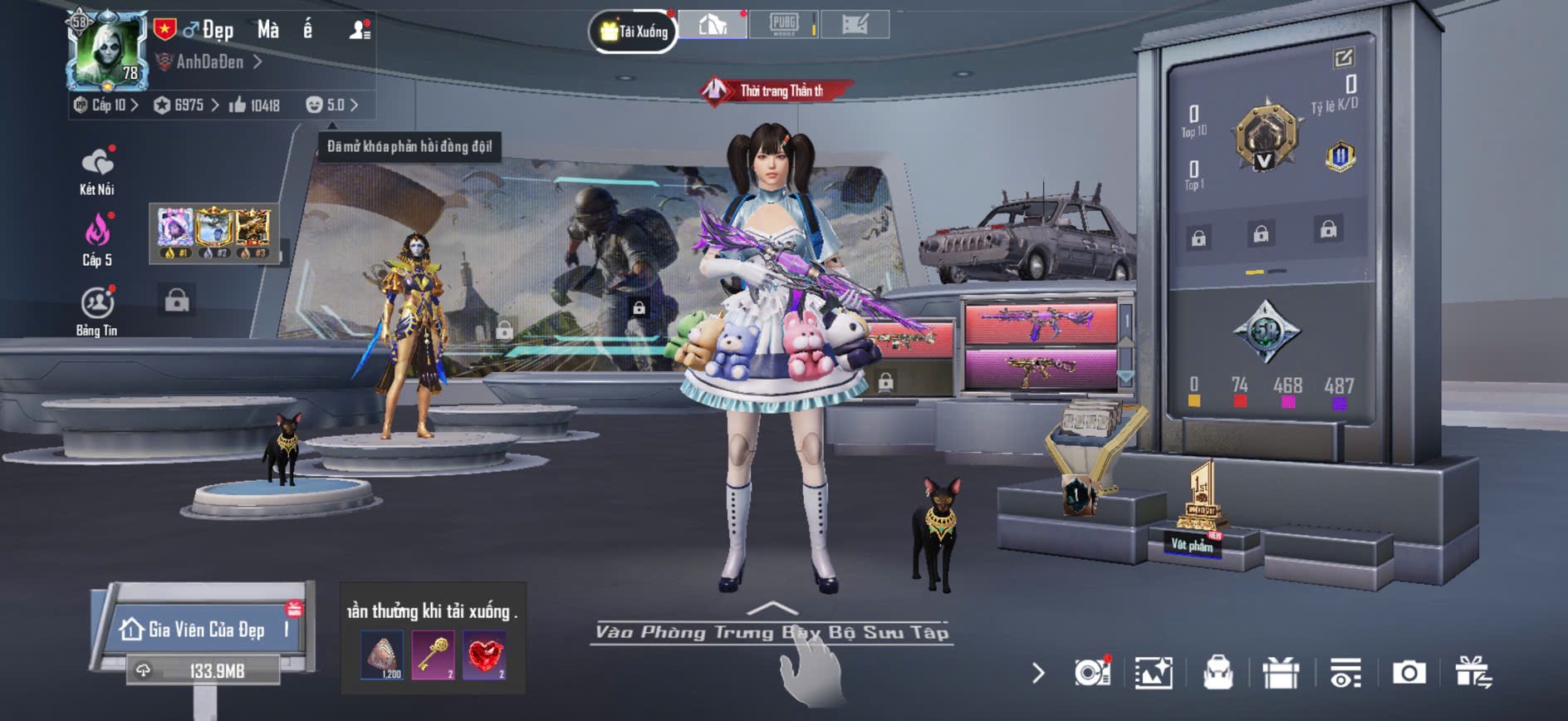Show the 6975 achievement points

187,105
